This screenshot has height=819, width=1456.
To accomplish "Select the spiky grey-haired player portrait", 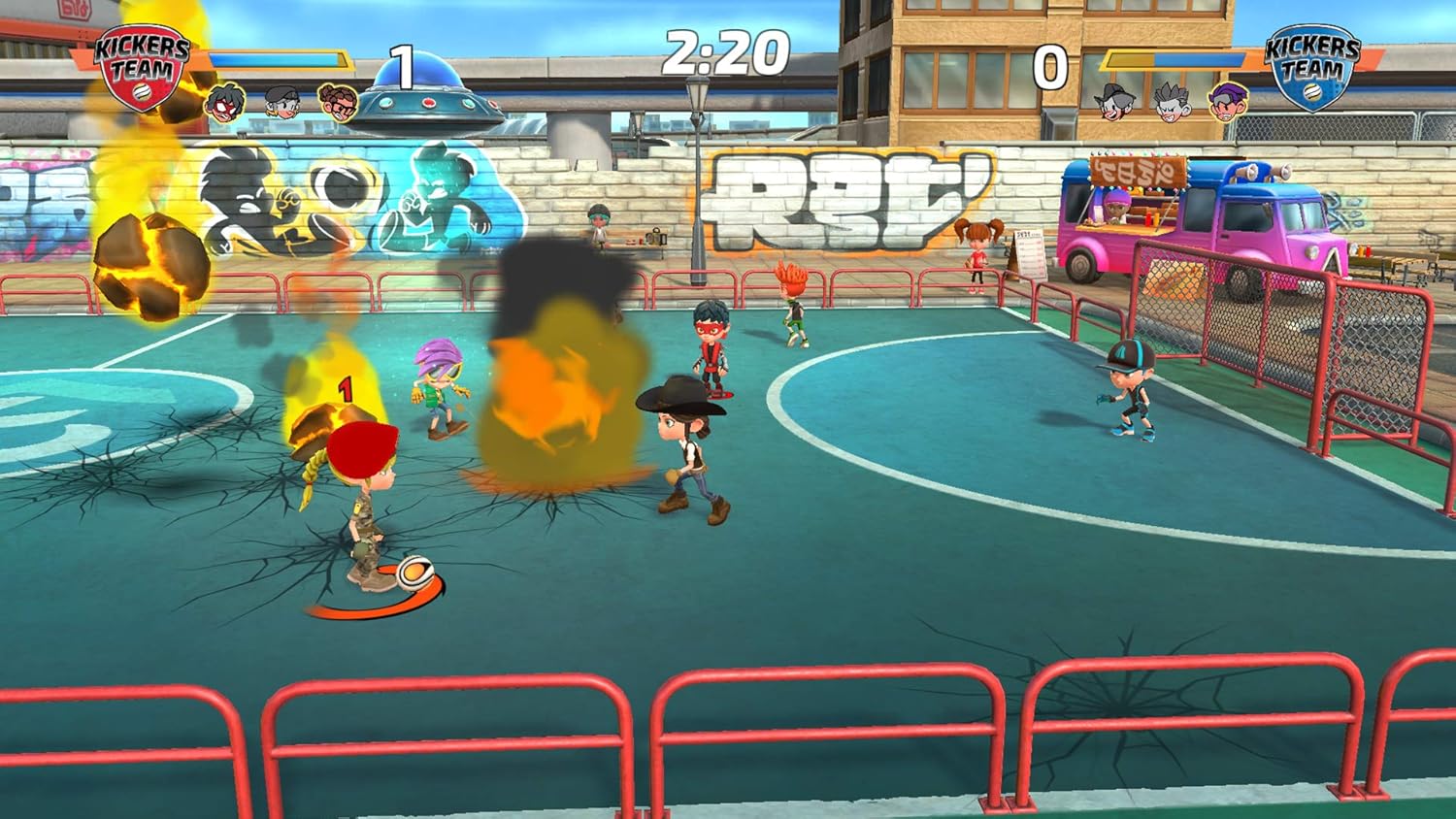I will (x=1173, y=101).
